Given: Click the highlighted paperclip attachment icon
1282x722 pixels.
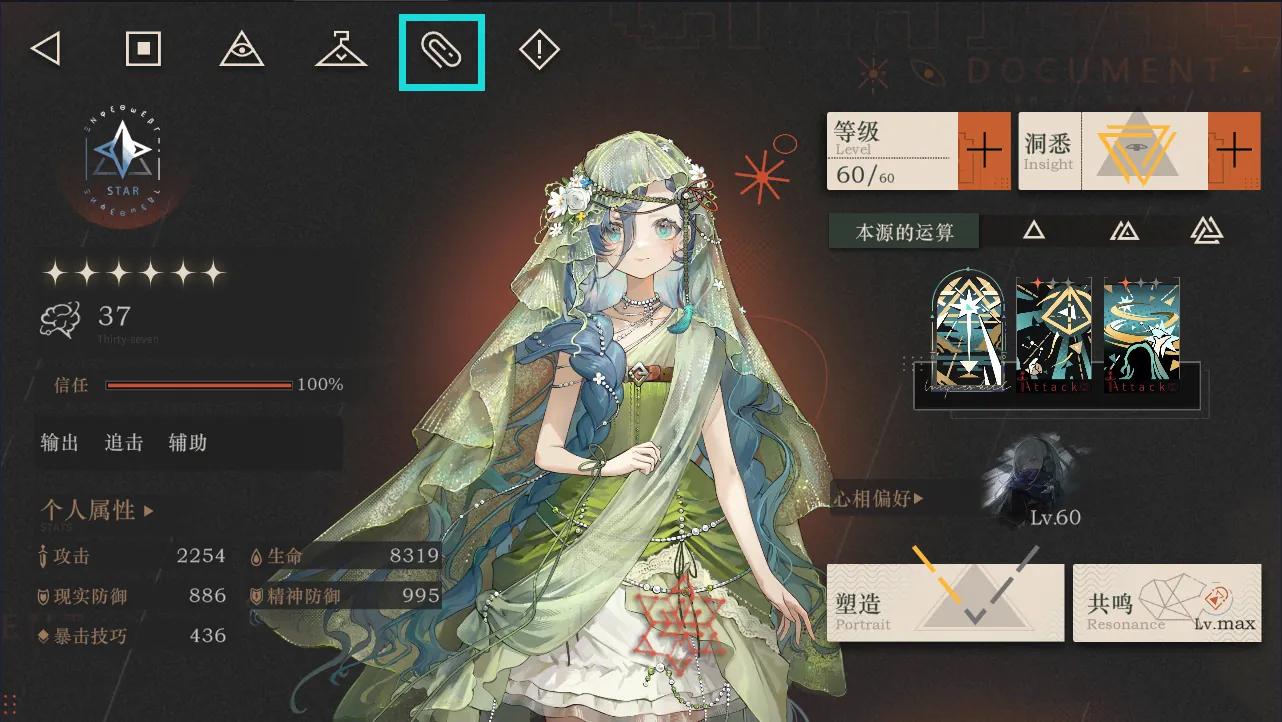Looking at the screenshot, I should coord(441,50).
